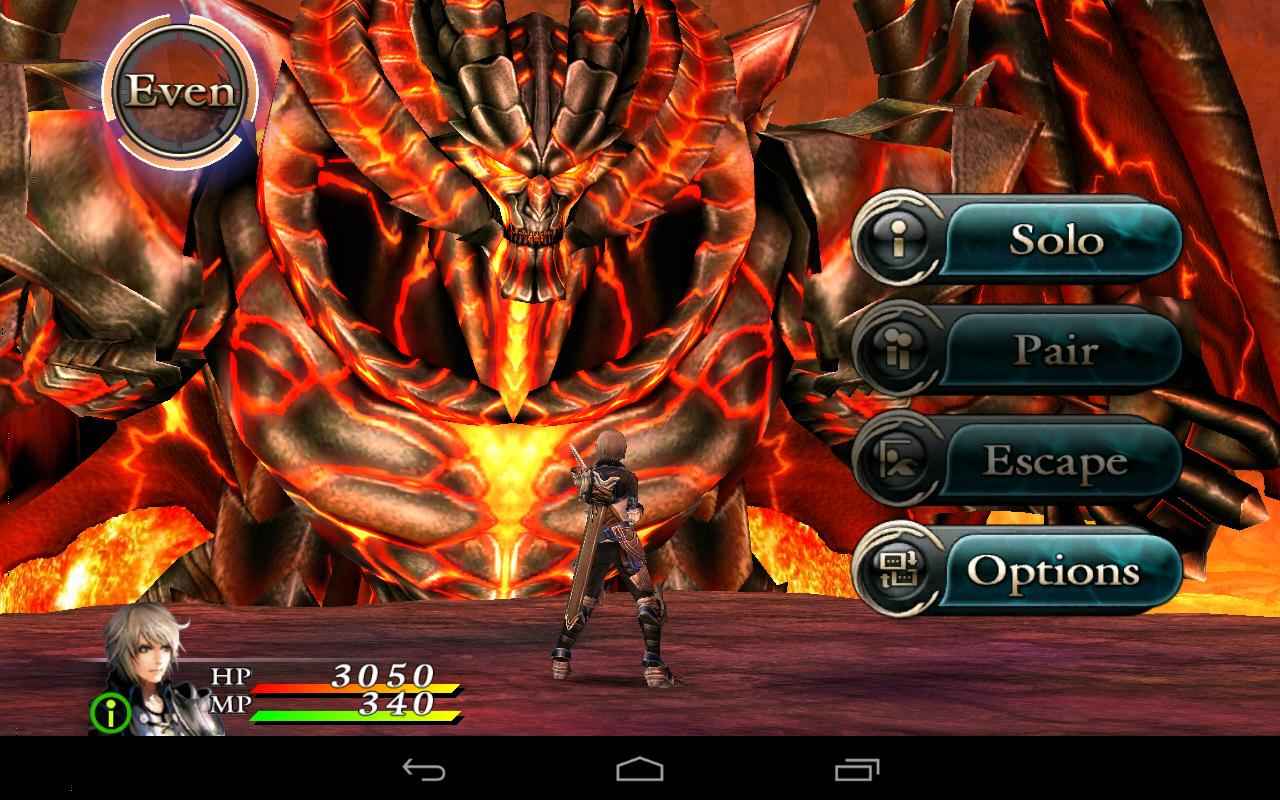The width and height of the screenshot is (1280, 800).
Task: Click the Even turn timer emblem
Action: tap(180, 90)
